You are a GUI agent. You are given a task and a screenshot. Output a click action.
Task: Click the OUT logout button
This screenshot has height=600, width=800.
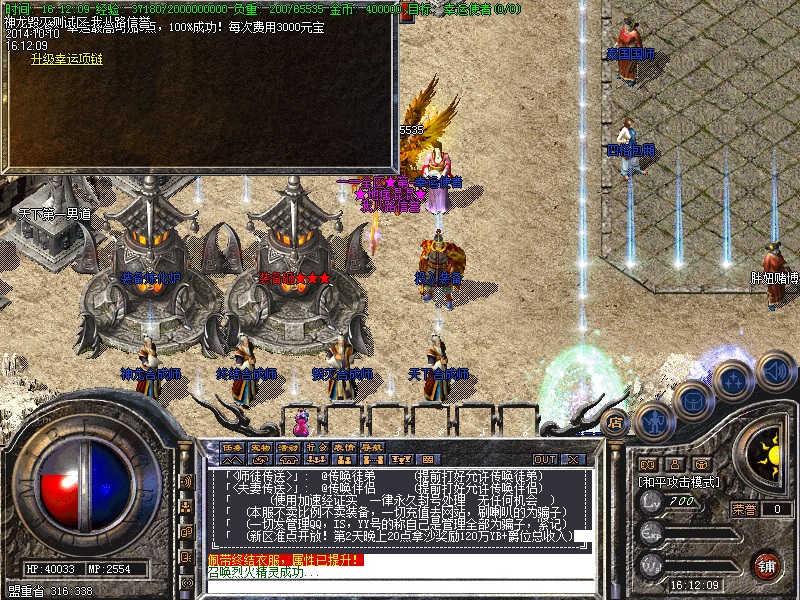point(545,459)
